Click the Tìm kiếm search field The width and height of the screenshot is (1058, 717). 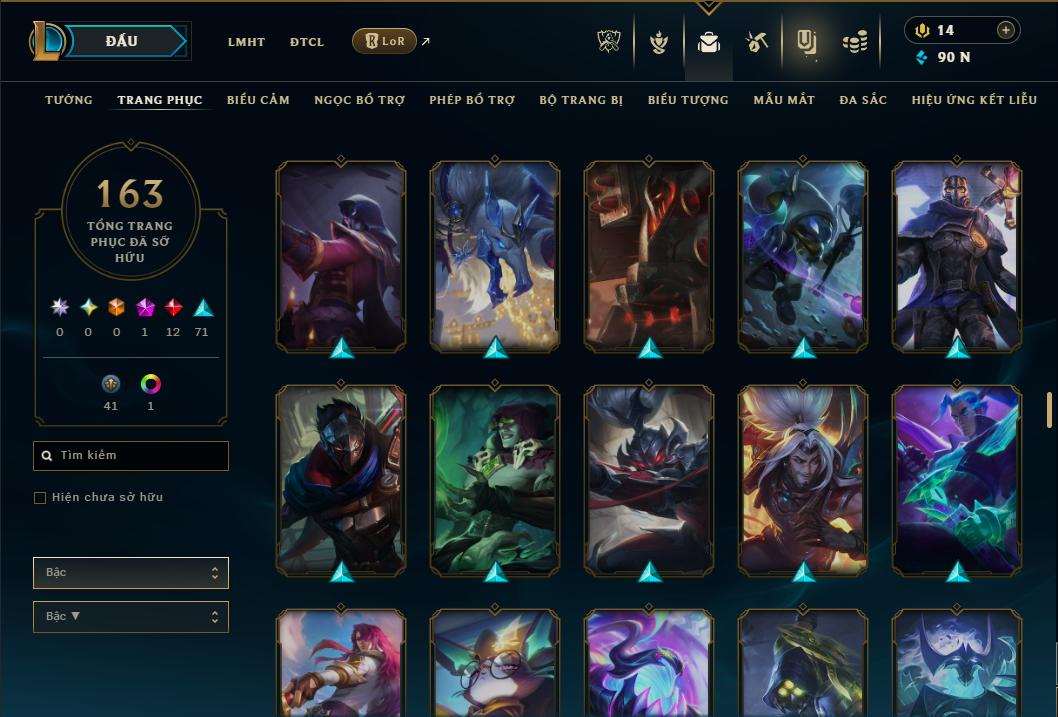[x=131, y=456]
